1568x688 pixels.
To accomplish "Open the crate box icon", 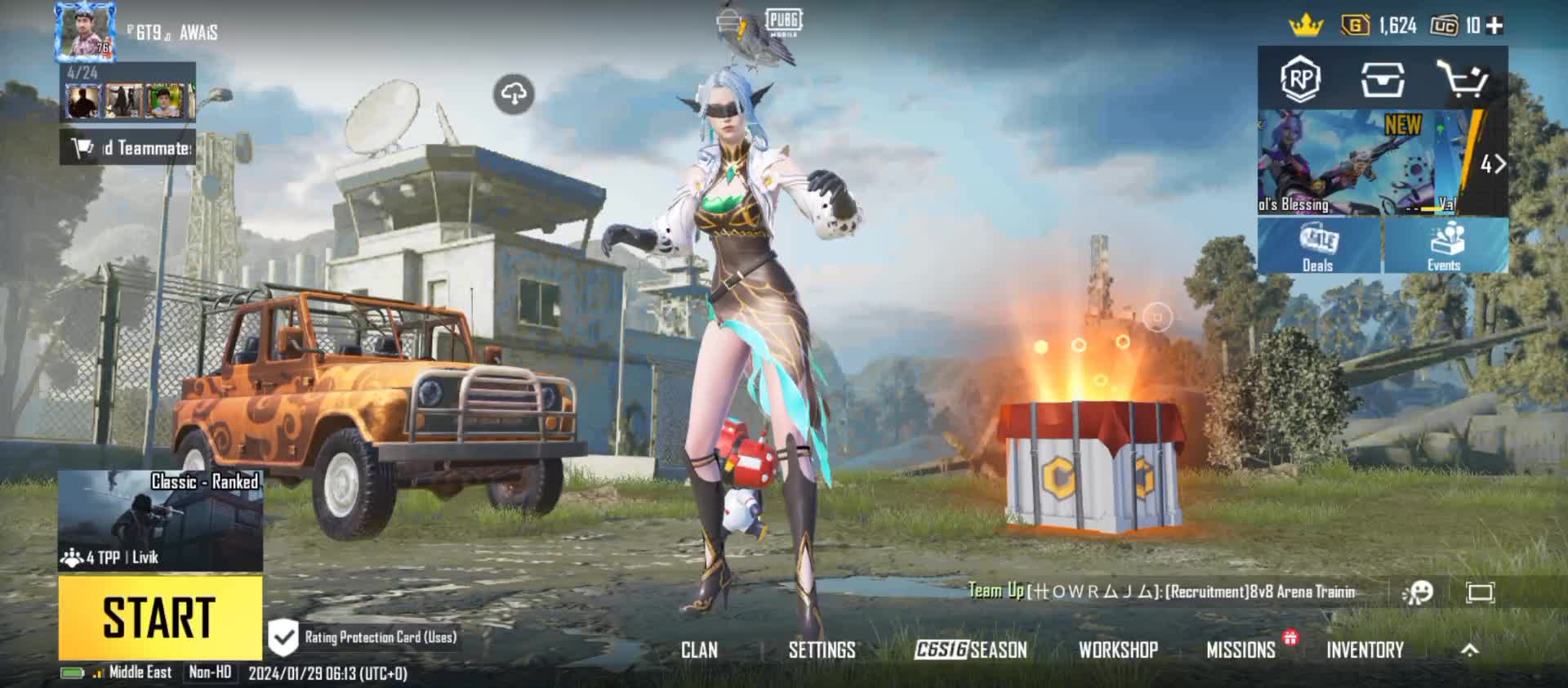I will coord(1383,80).
